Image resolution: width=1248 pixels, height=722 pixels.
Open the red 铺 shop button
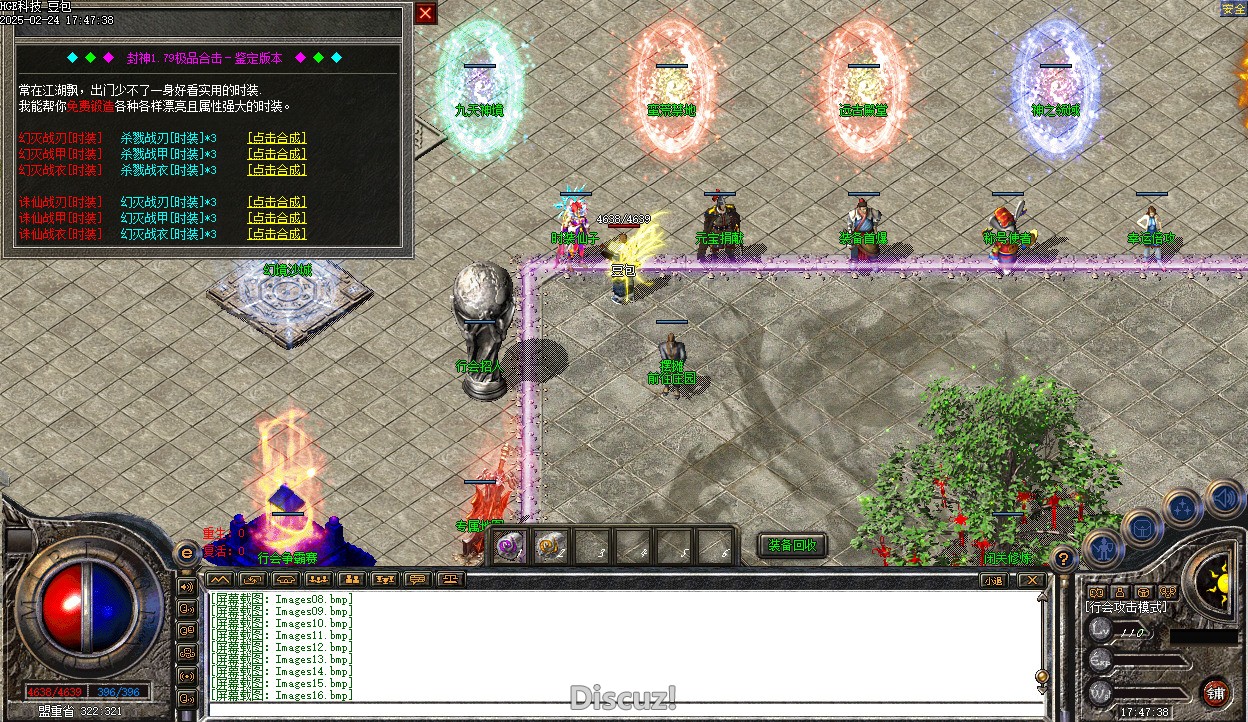pyautogui.click(x=1216, y=691)
